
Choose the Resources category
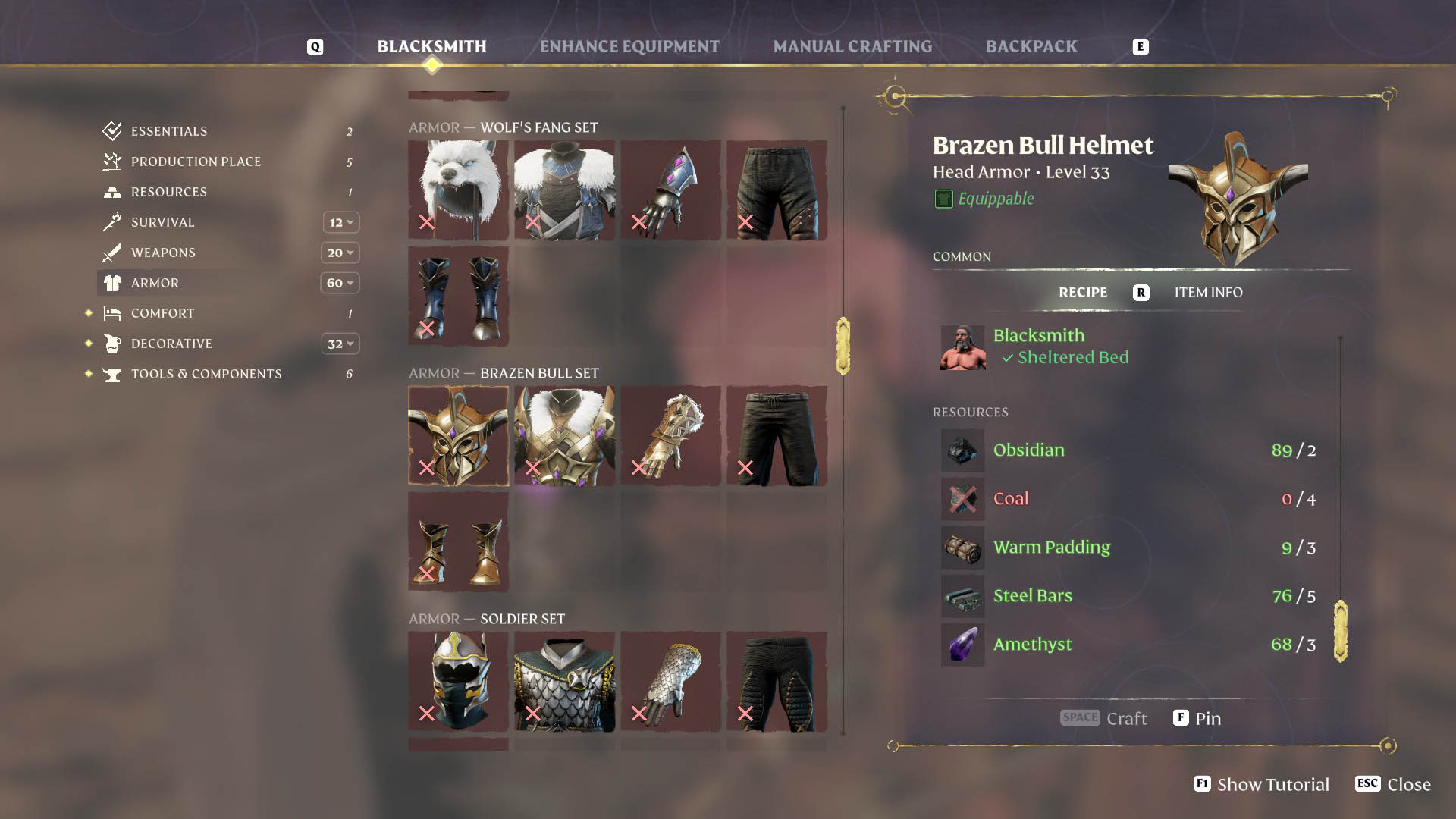168,192
